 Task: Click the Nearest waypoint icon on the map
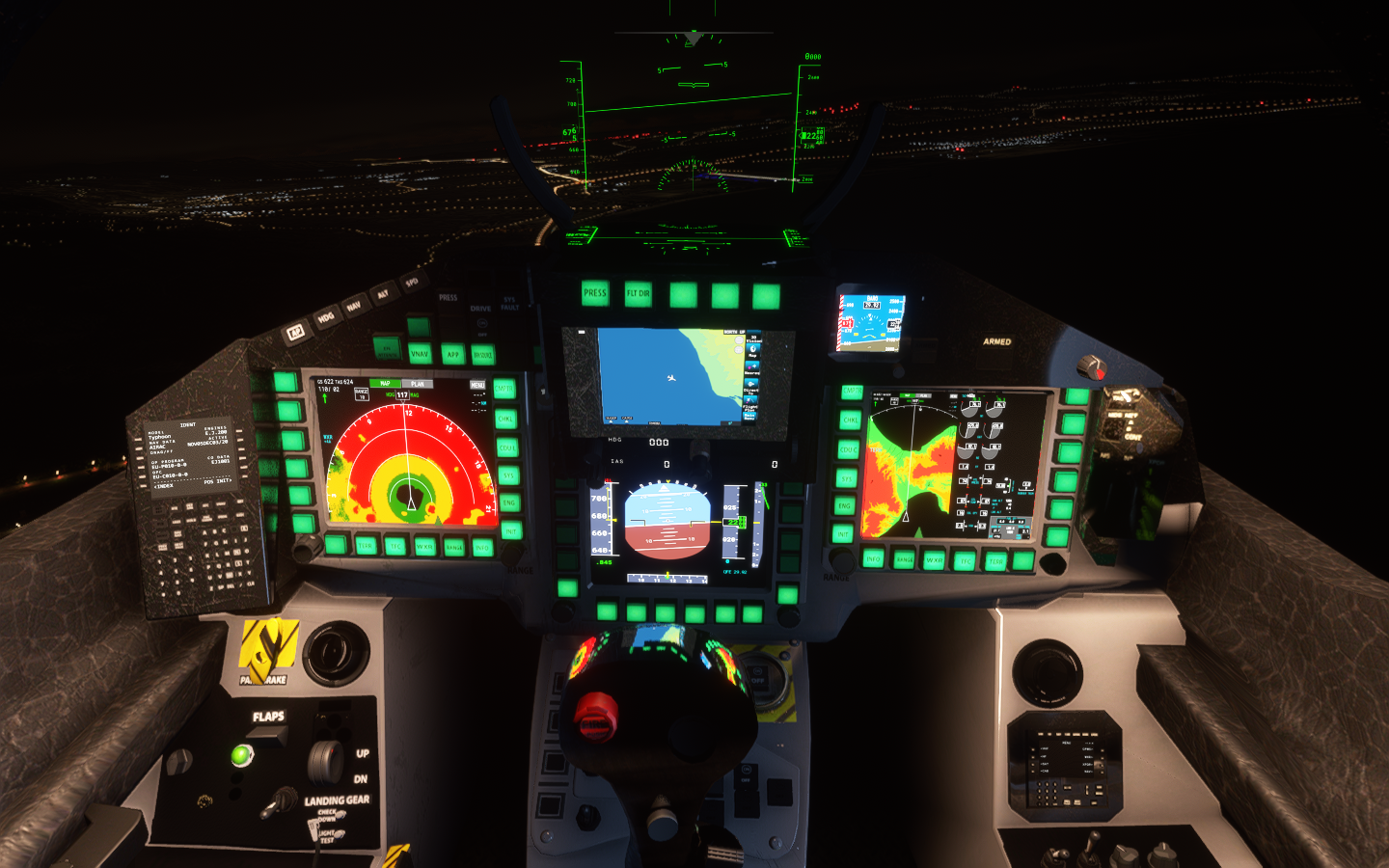pos(753,366)
